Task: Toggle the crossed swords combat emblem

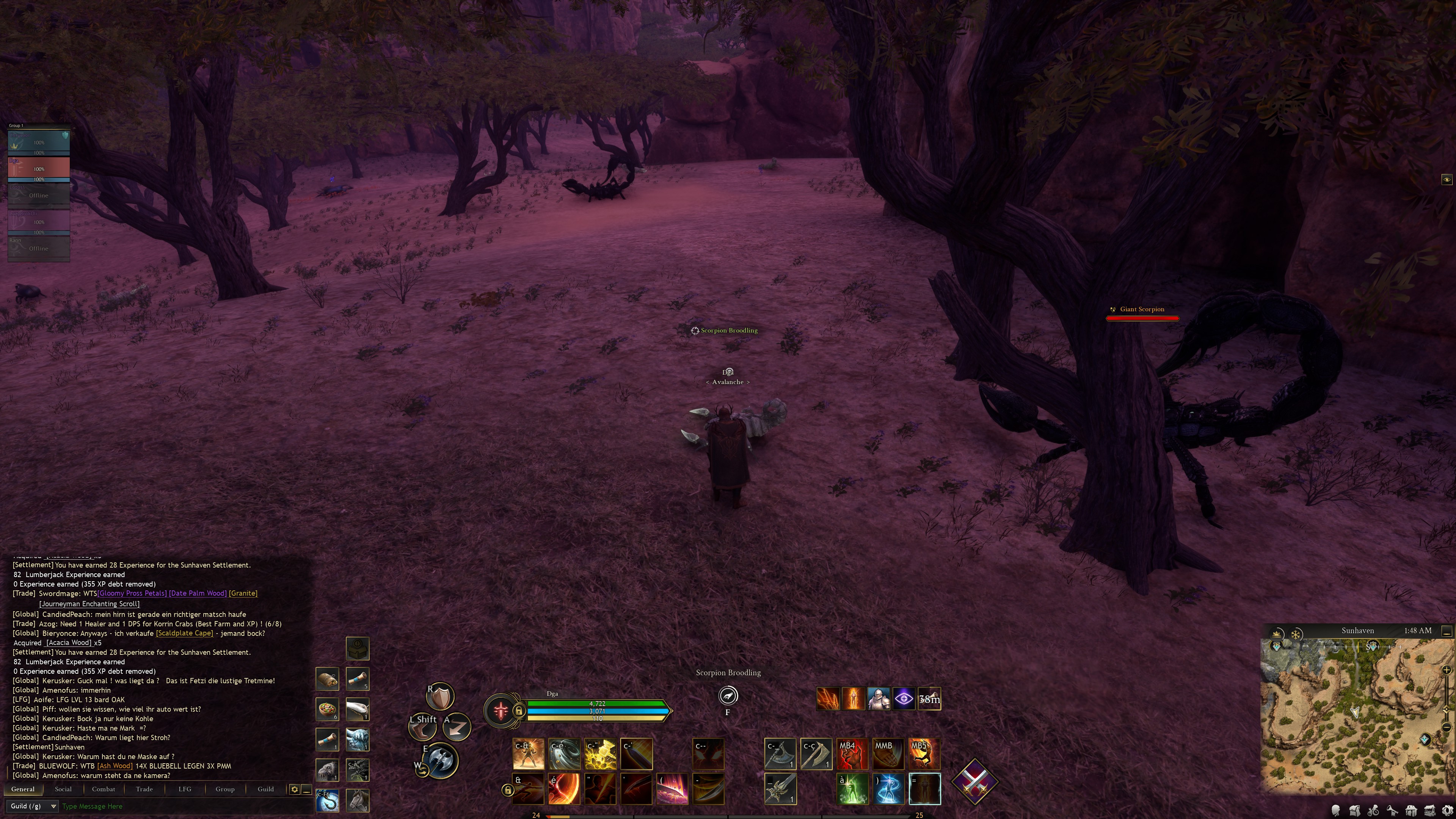Action: point(974,782)
